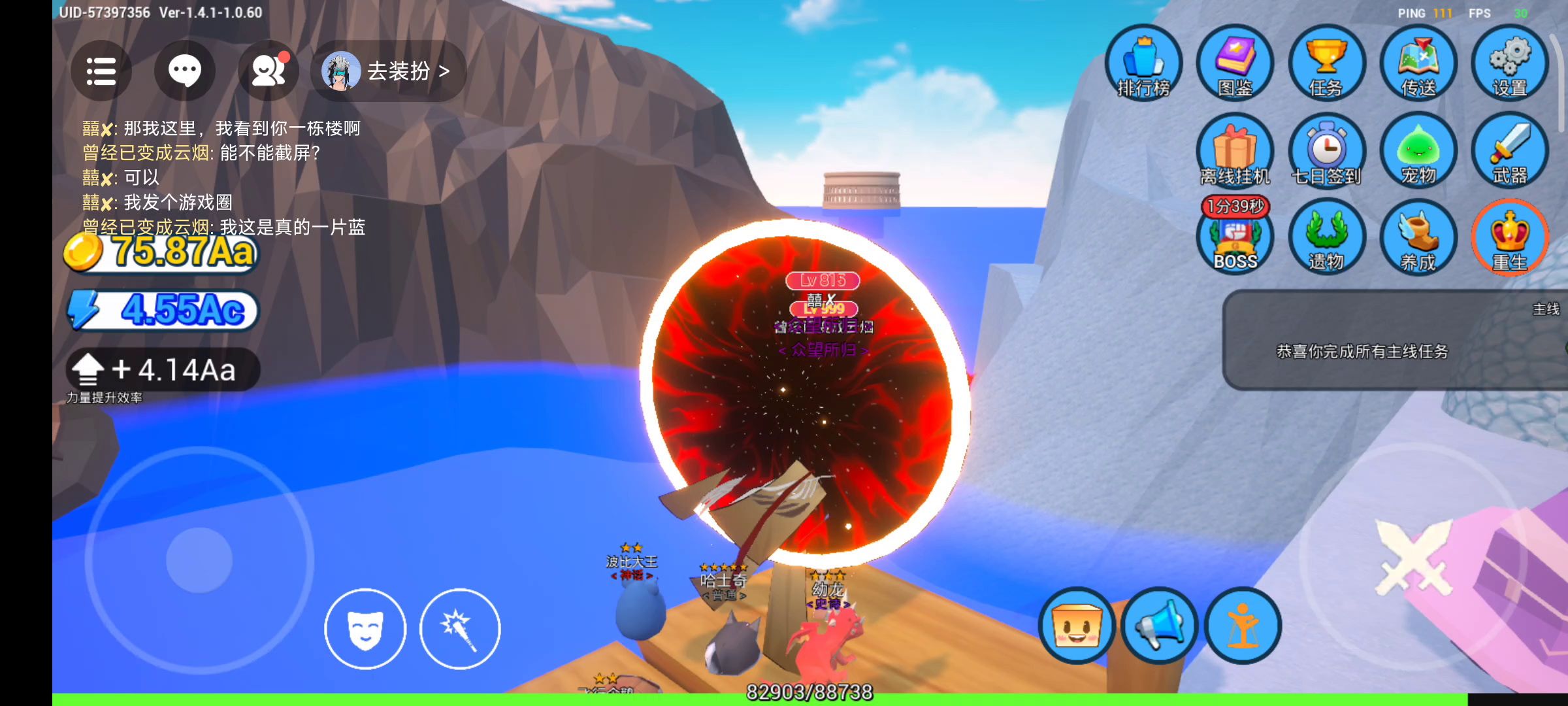1568x706 pixels.
Task: Open the 图鉴 collection book
Action: pos(1235,63)
